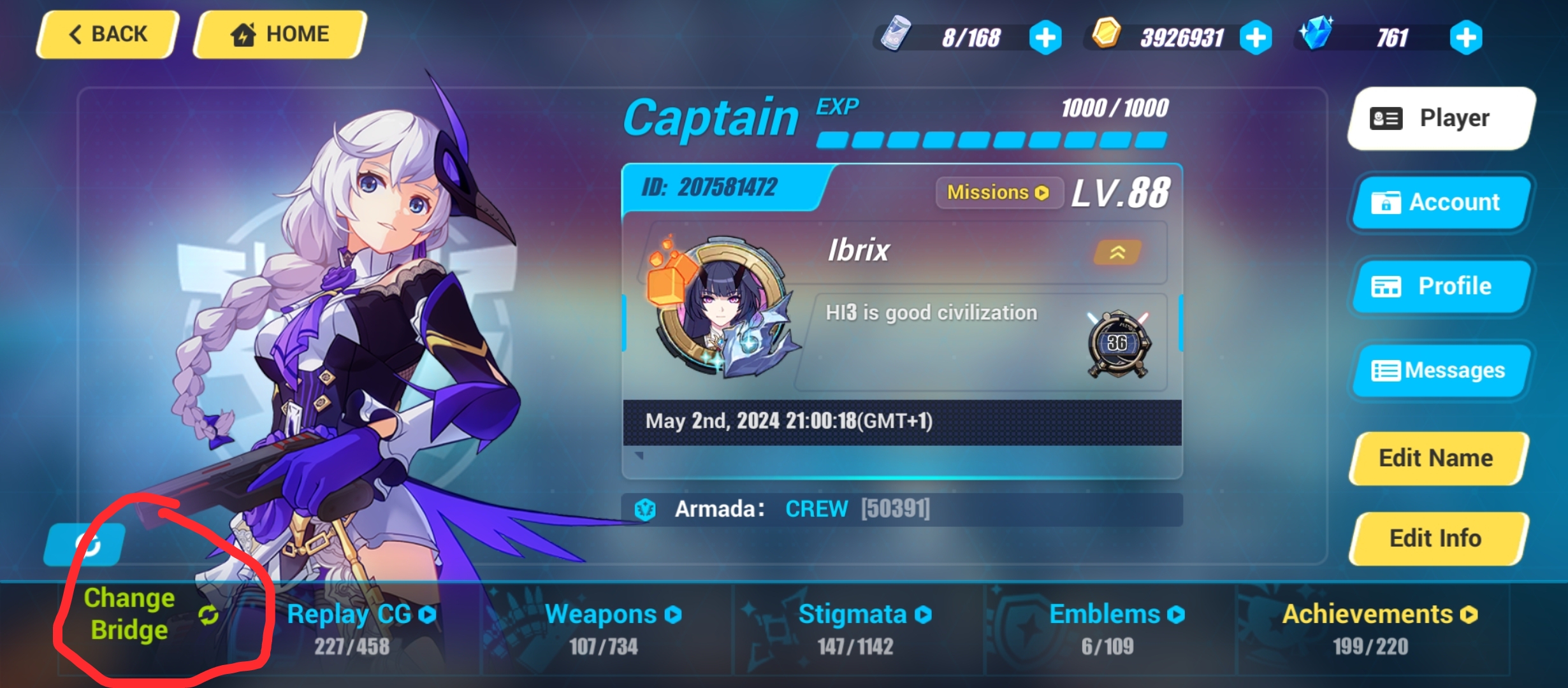Open the CREW armada link
Screen dimensions: 1568x688
817,508
